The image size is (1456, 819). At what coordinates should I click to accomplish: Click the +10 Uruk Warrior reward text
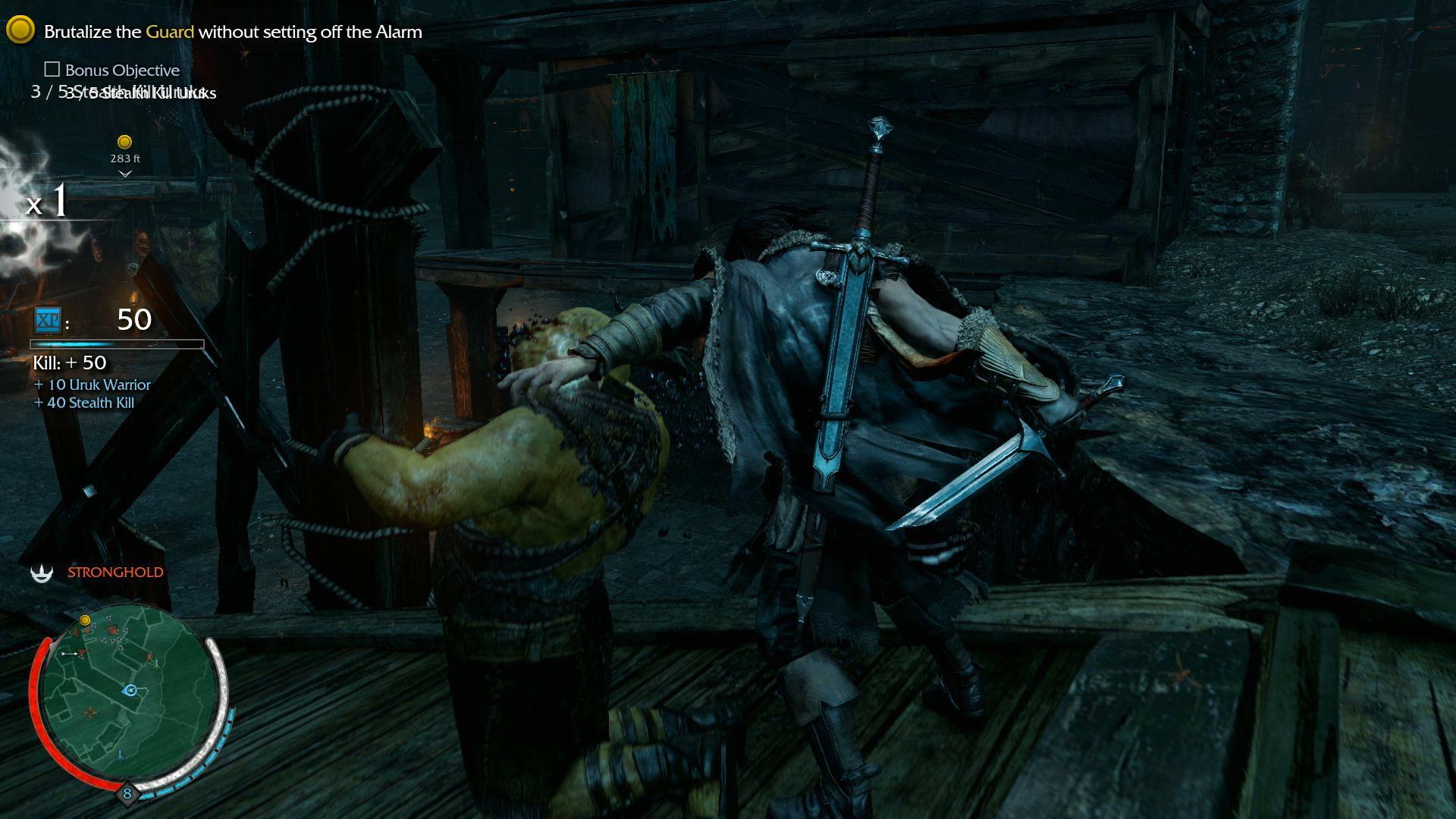tap(91, 385)
